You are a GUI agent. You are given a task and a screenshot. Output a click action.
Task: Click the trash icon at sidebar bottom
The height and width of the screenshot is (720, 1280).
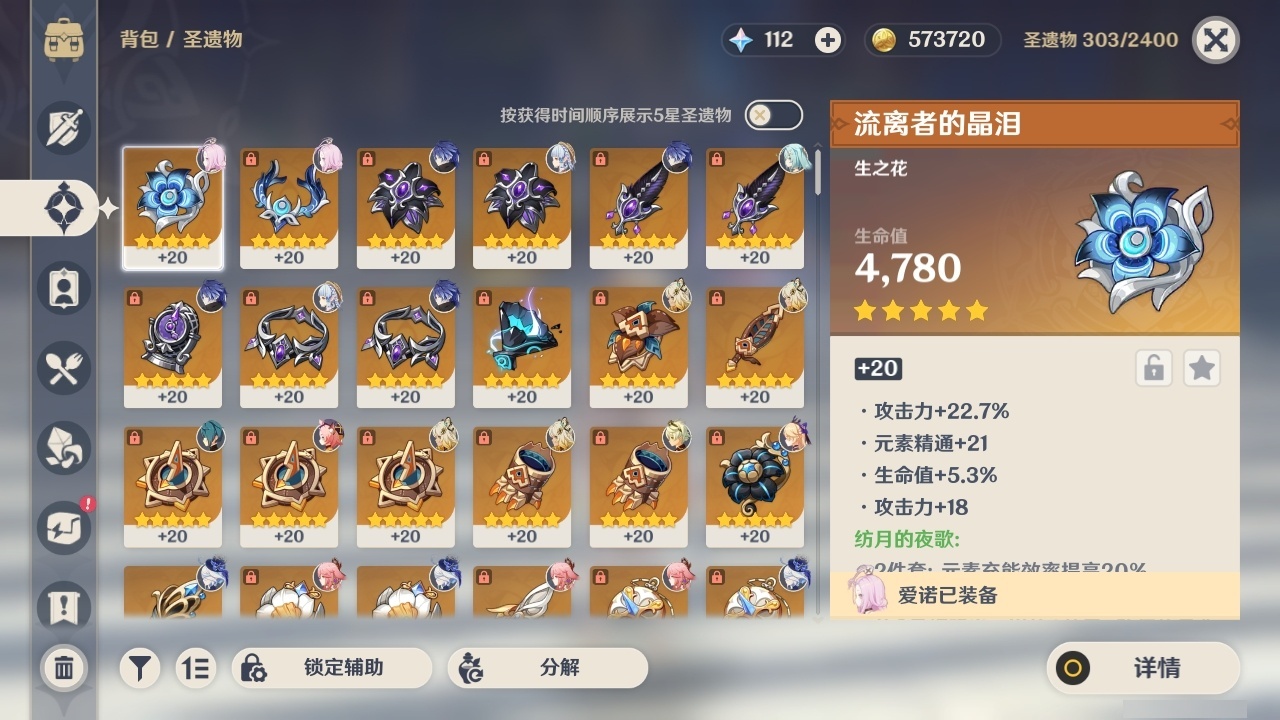pyautogui.click(x=62, y=668)
